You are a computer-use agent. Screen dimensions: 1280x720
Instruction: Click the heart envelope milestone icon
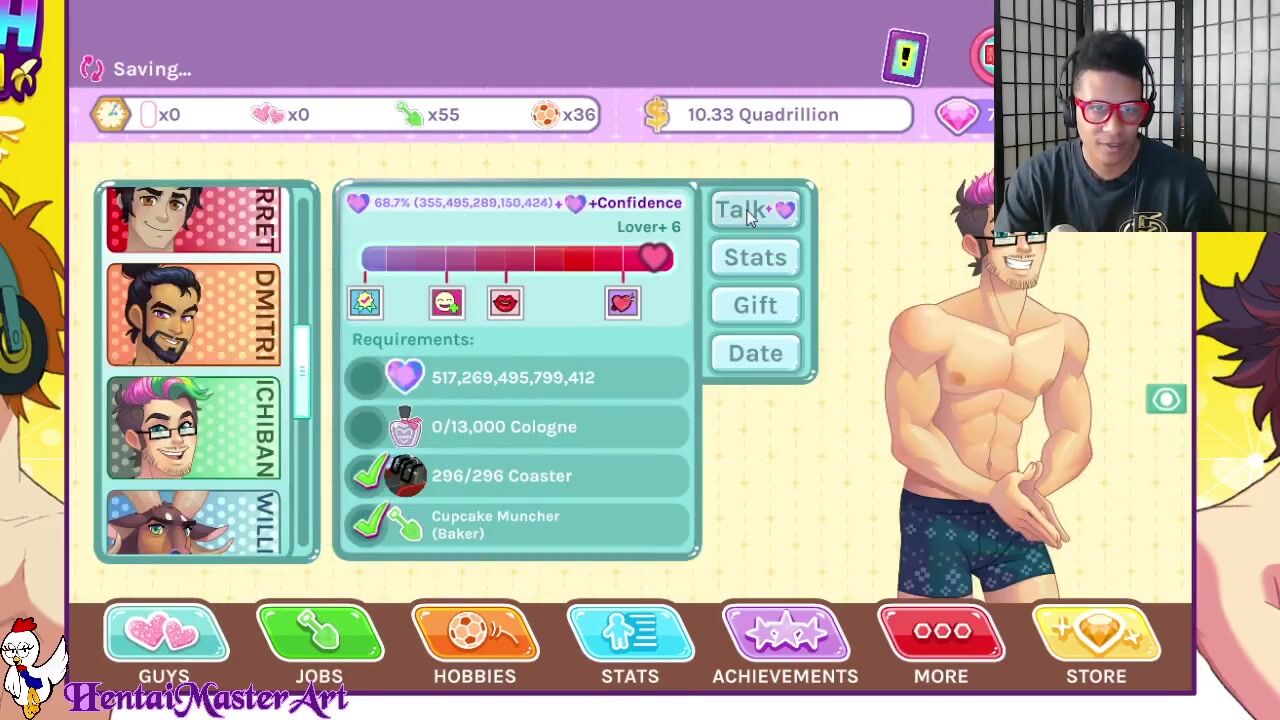coord(622,302)
